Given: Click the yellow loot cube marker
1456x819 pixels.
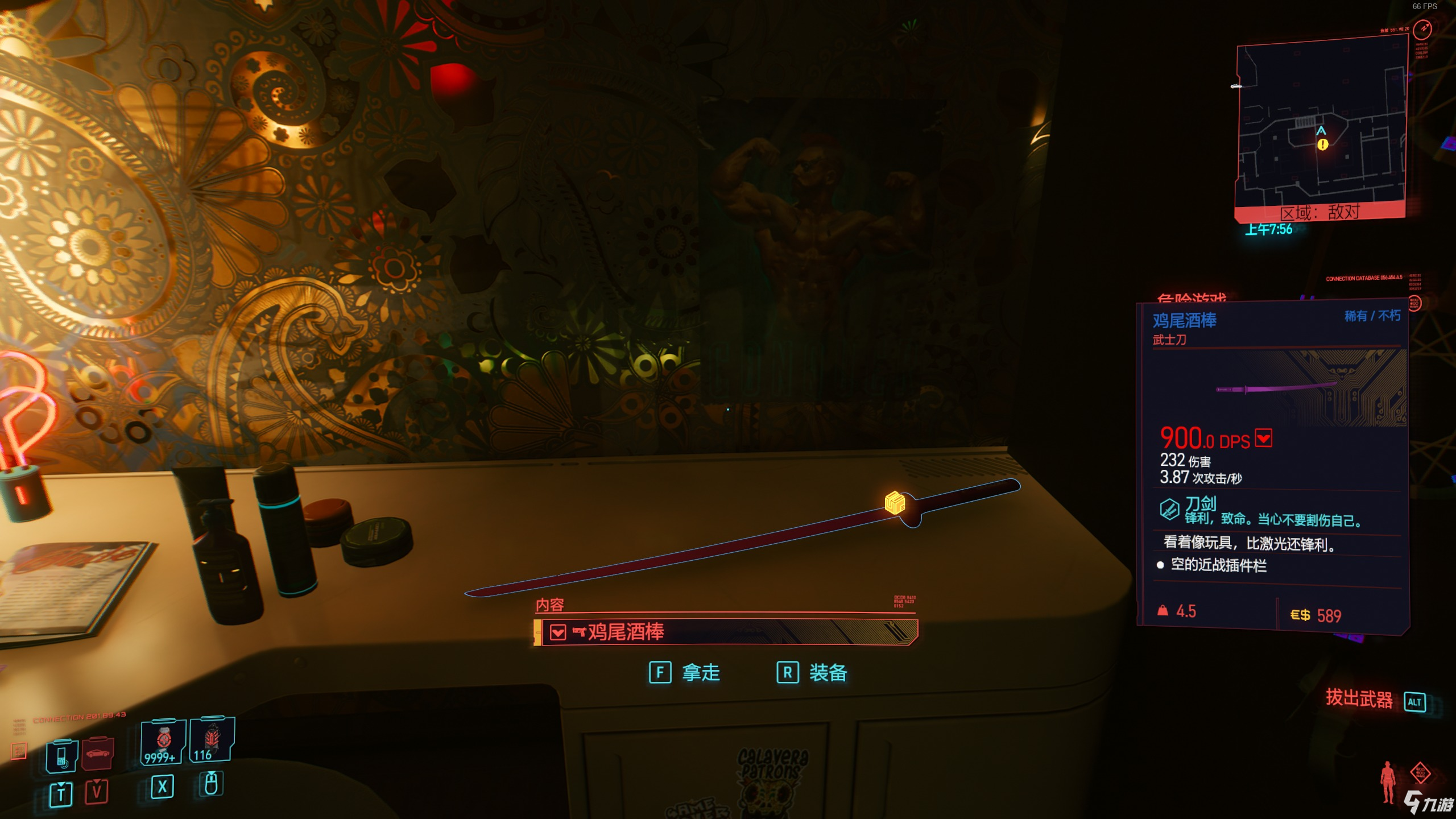Looking at the screenshot, I should pyautogui.click(x=895, y=503).
